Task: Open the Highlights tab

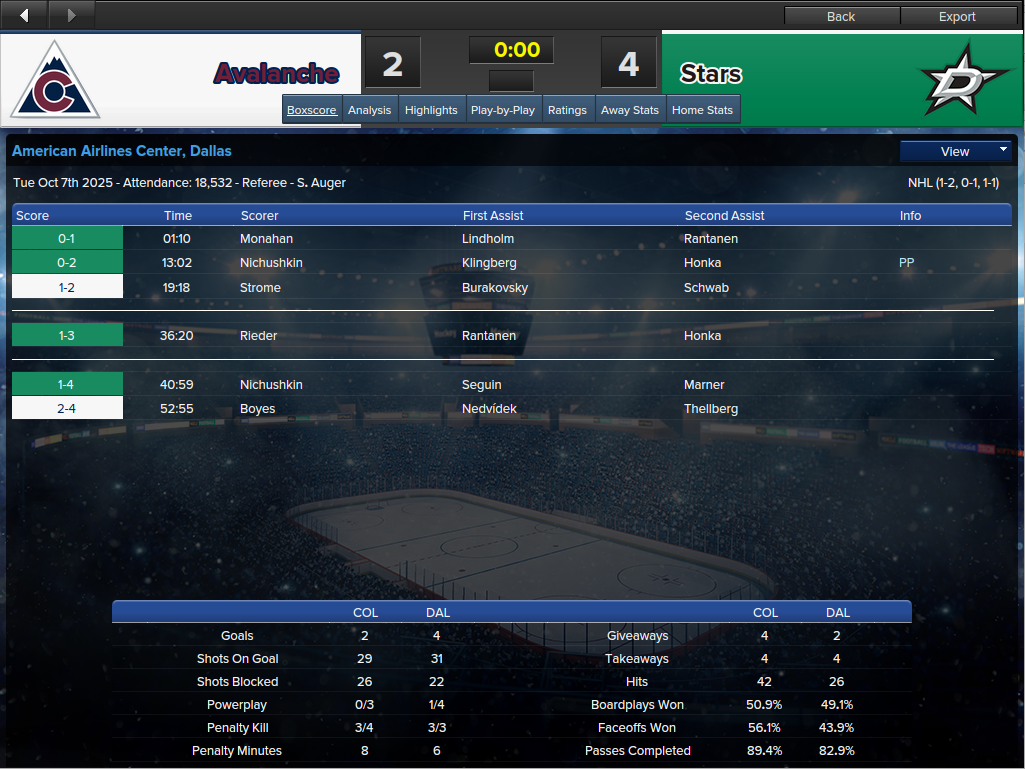Action: (x=431, y=110)
